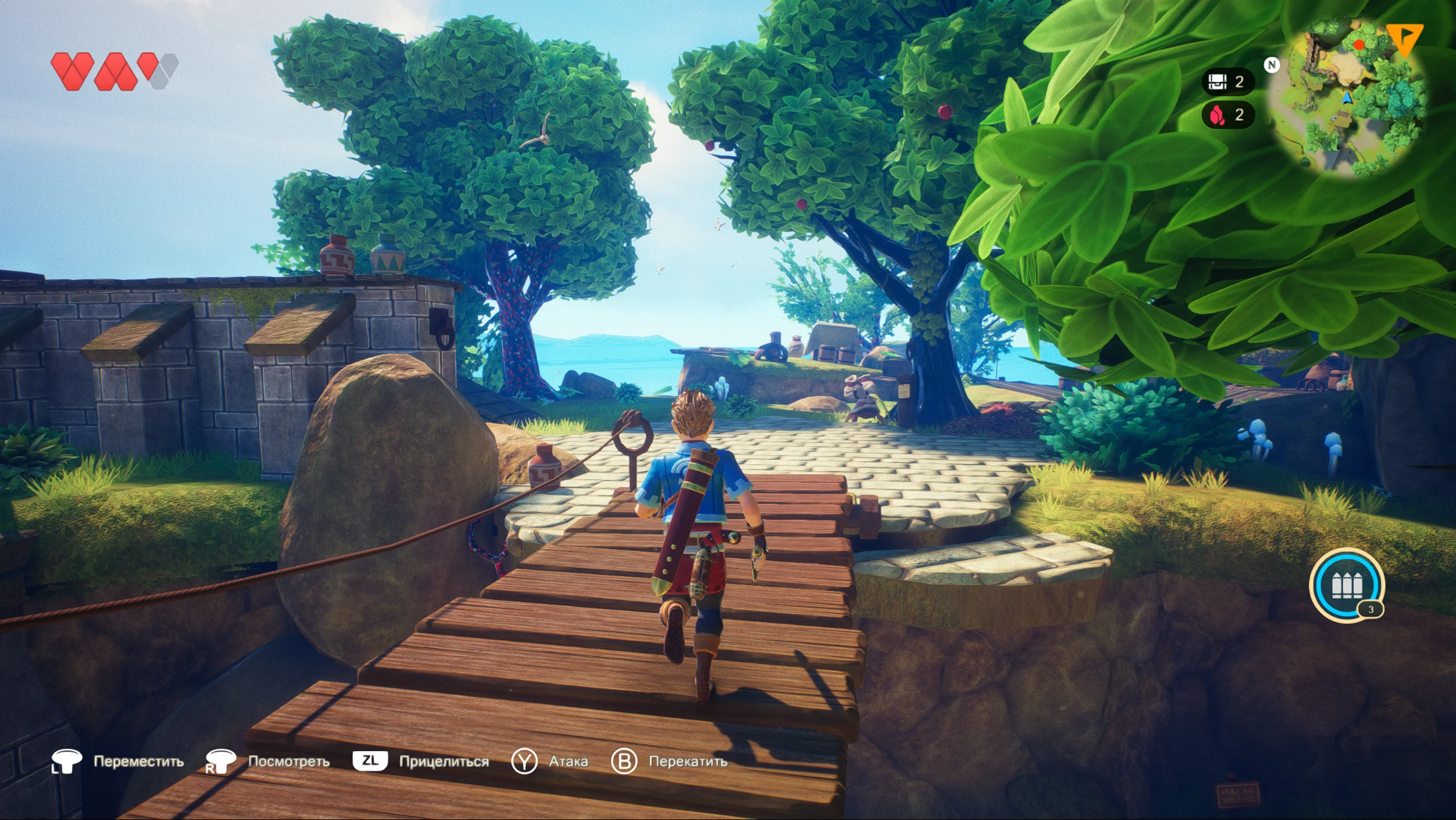Select the bullets item icon
This screenshot has height=820, width=1456.
click(1346, 584)
